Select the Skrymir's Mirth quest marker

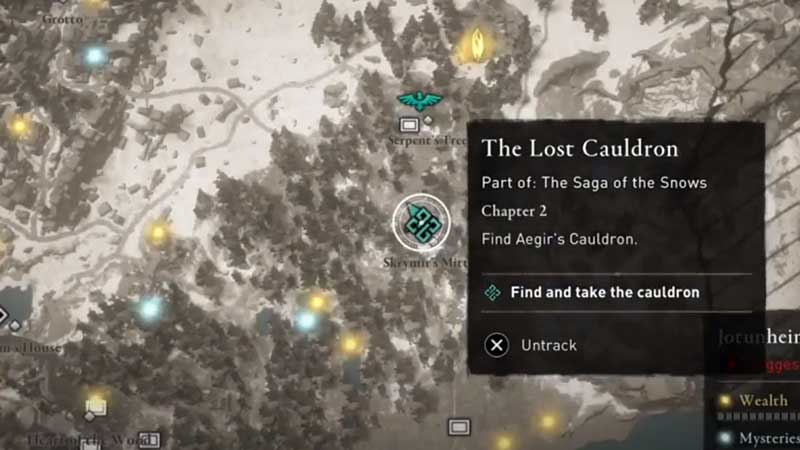(421, 222)
